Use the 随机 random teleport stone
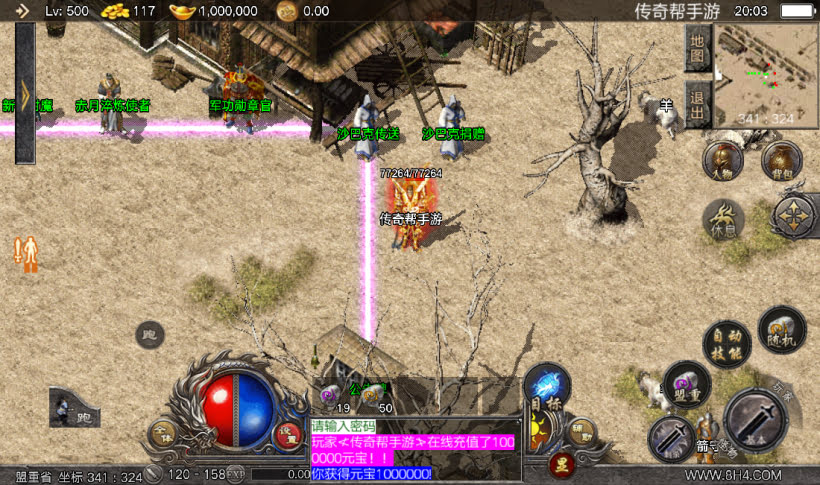Viewport: 820px width, 485px height. point(781,328)
